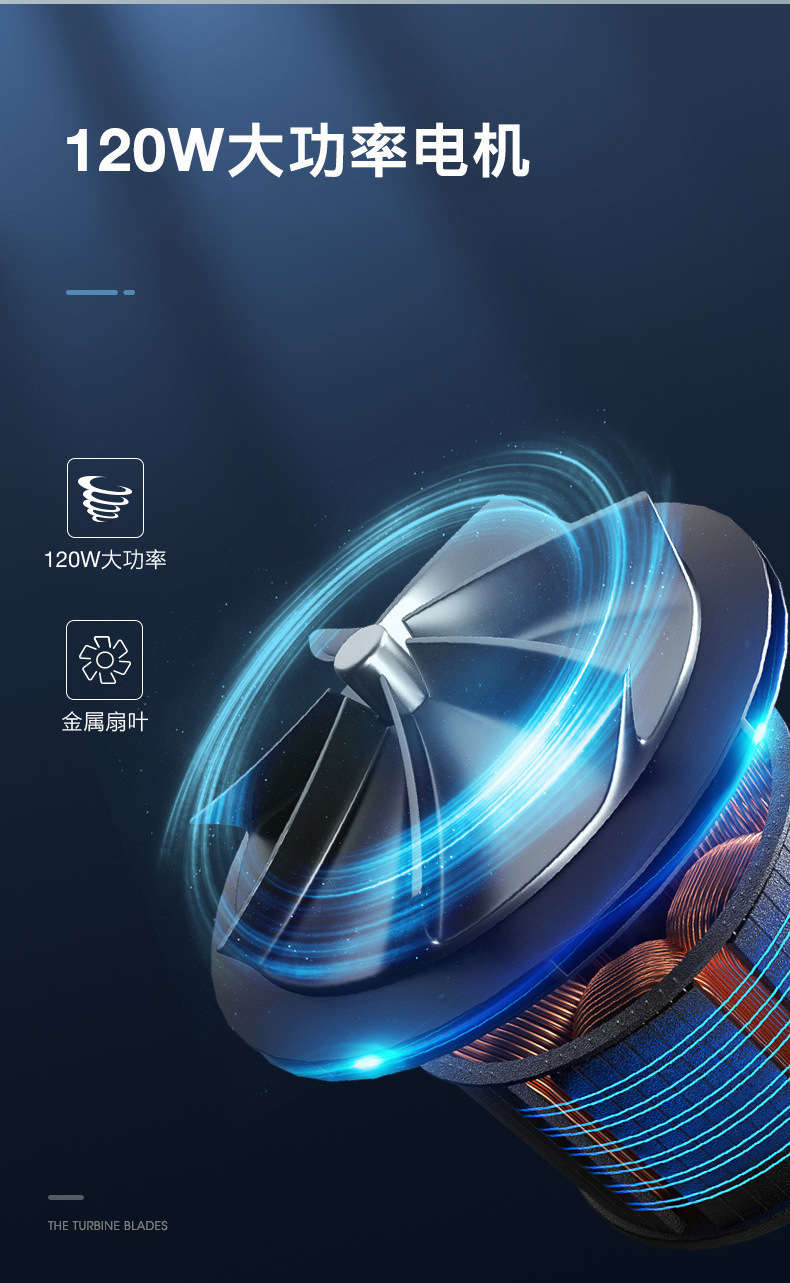The image size is (790, 1283).
Task: Click the metal fan blade icon
Action: (104, 660)
